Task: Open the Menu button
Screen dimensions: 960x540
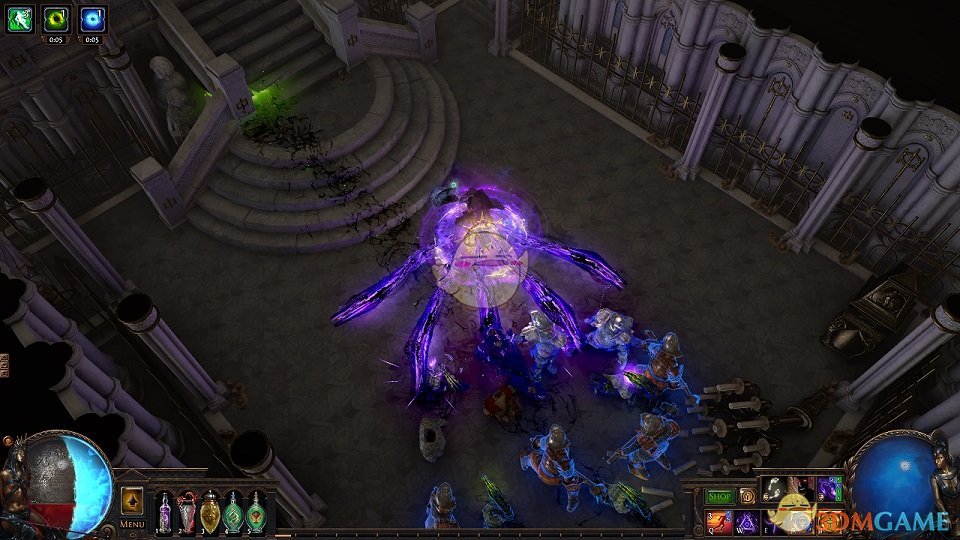Action: [133, 524]
